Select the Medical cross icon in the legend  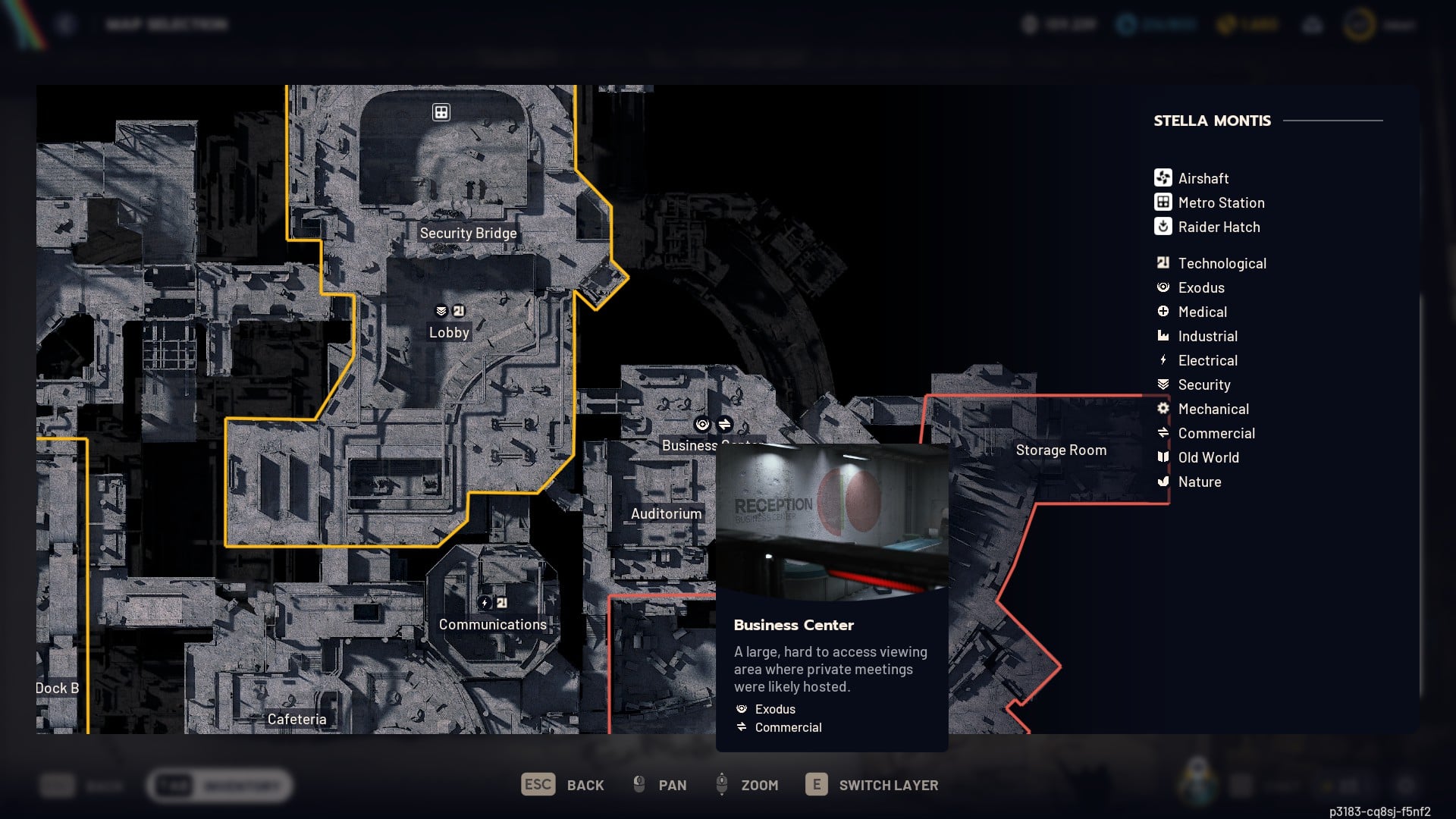1164,311
